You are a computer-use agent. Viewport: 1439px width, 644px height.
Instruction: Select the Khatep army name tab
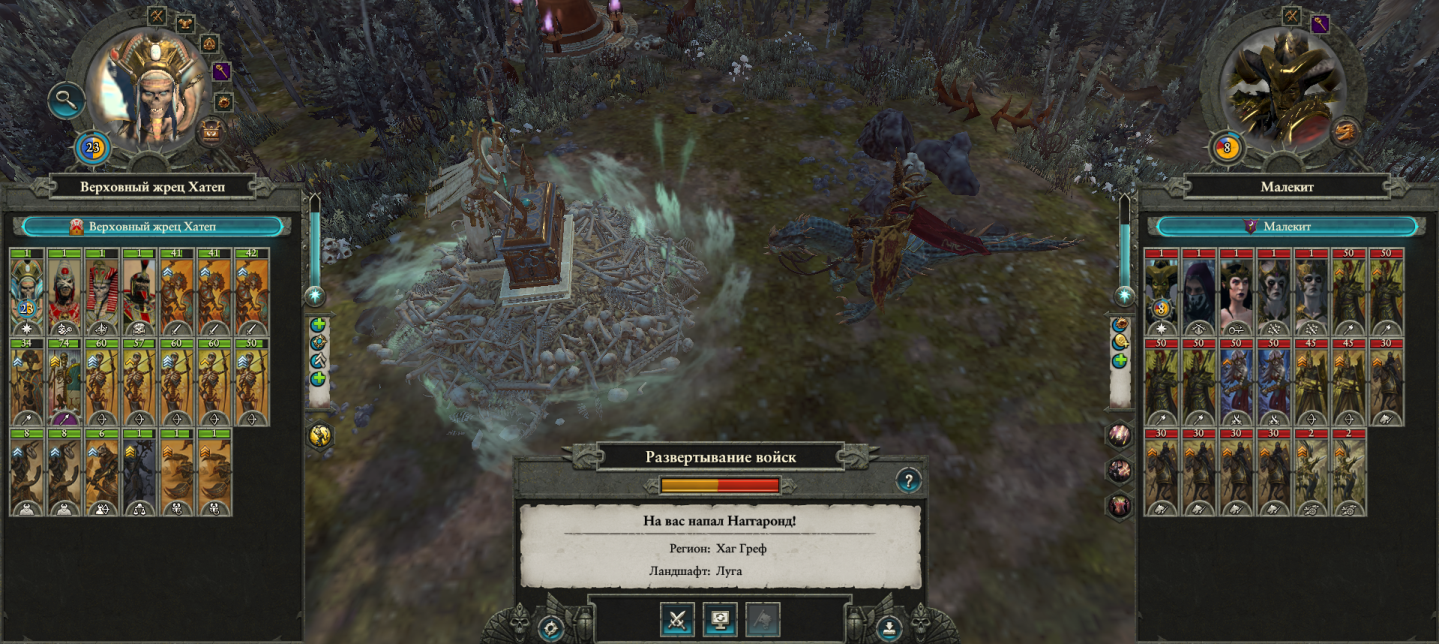157,227
